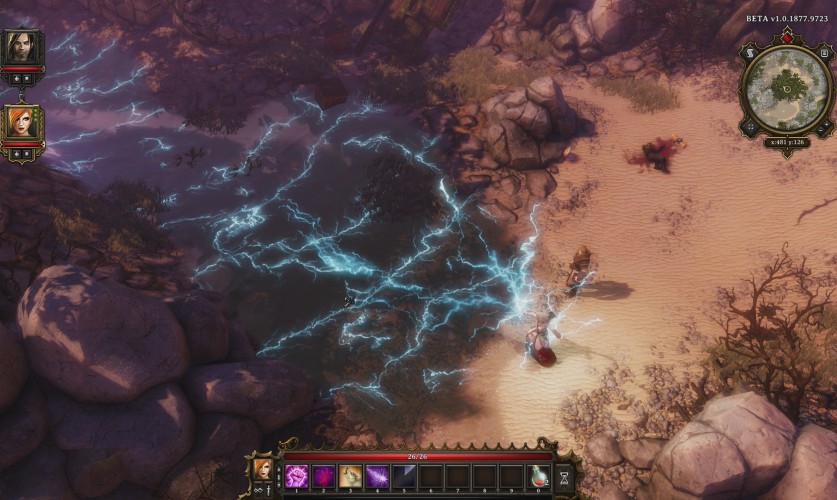Toggle the infinity chain icon under the hotbar portrait
The height and width of the screenshot is (500, 837).
click(259, 490)
